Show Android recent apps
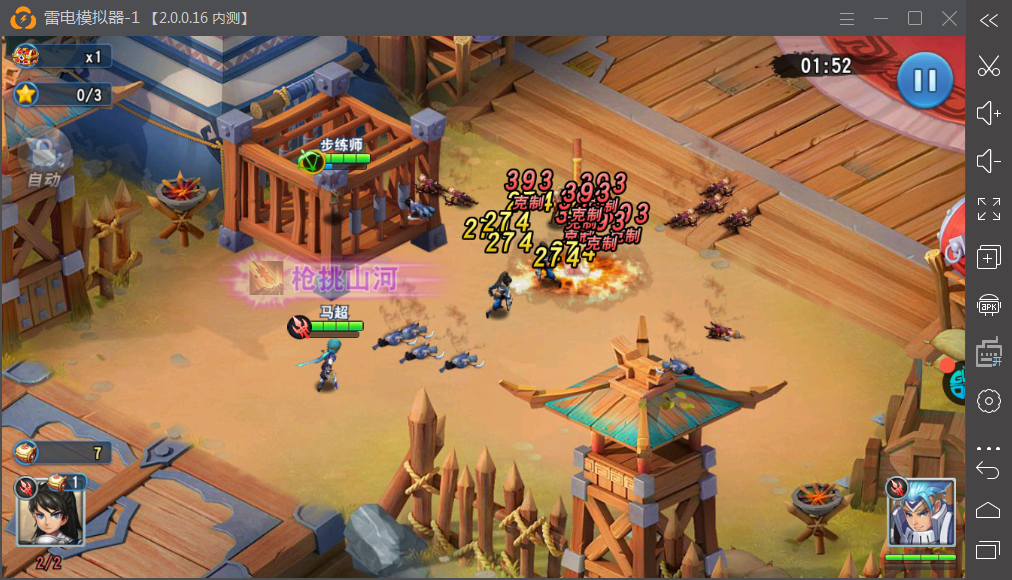The image size is (1012, 580). coord(988,549)
